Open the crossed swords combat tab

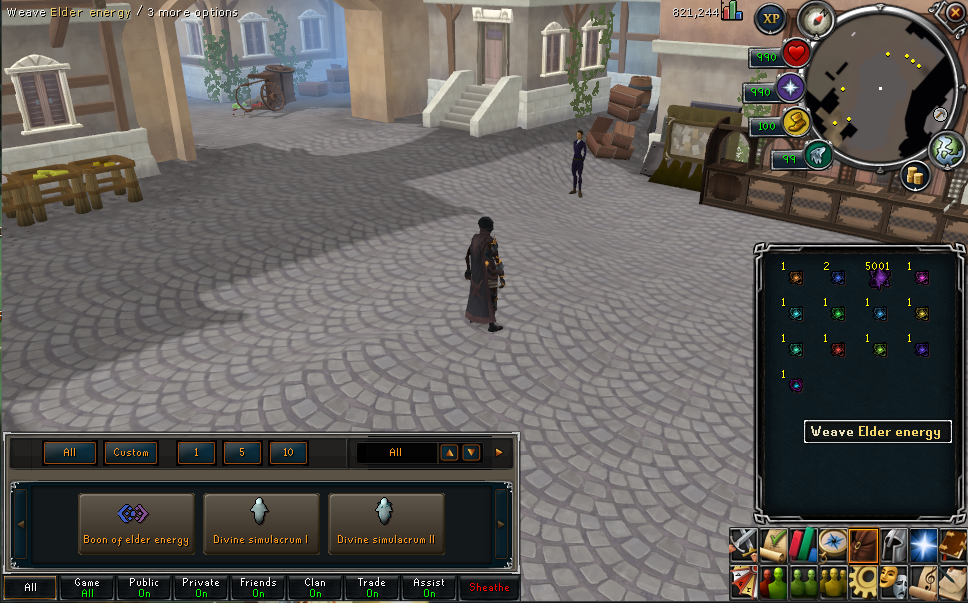click(744, 545)
